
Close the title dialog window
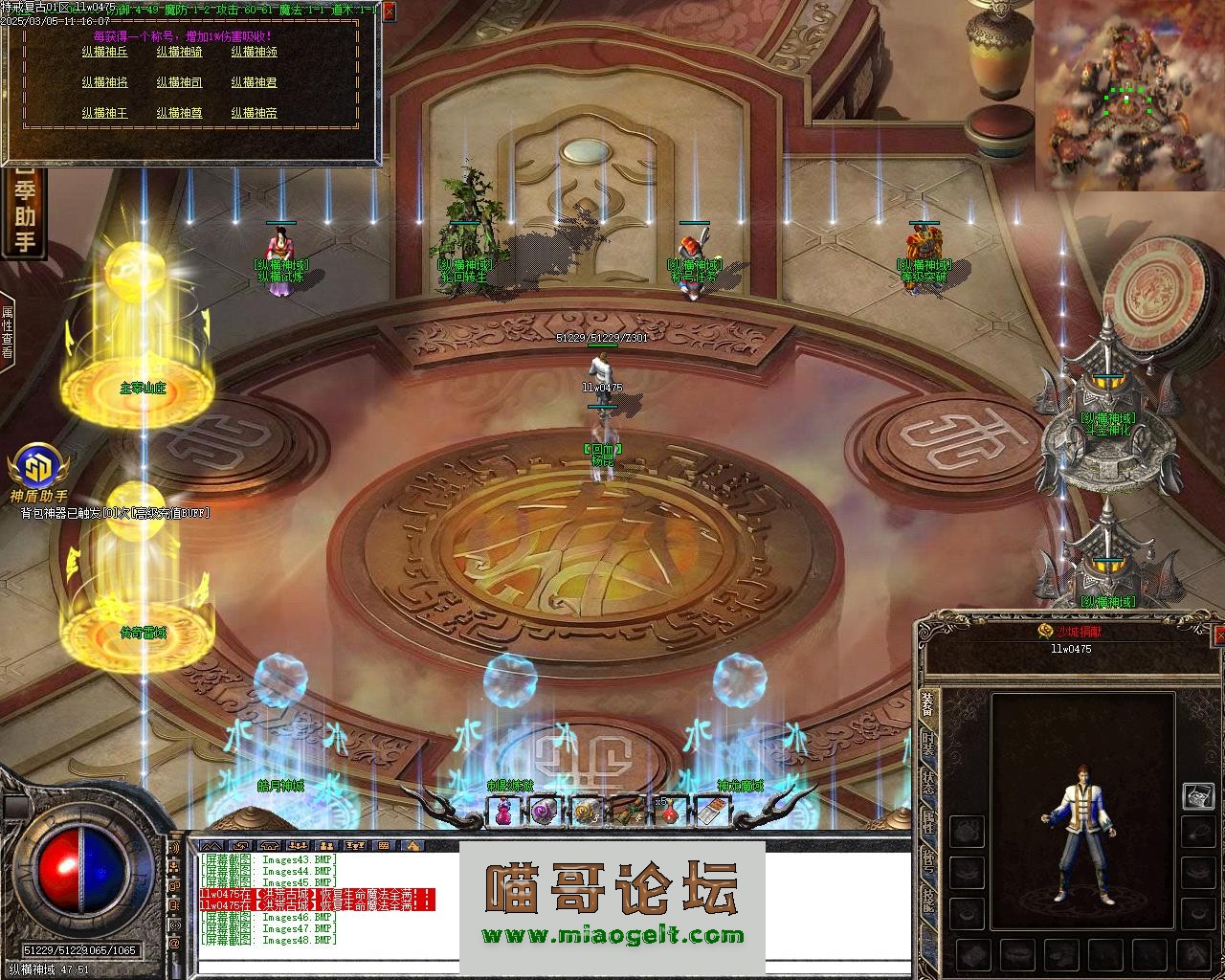point(388,12)
